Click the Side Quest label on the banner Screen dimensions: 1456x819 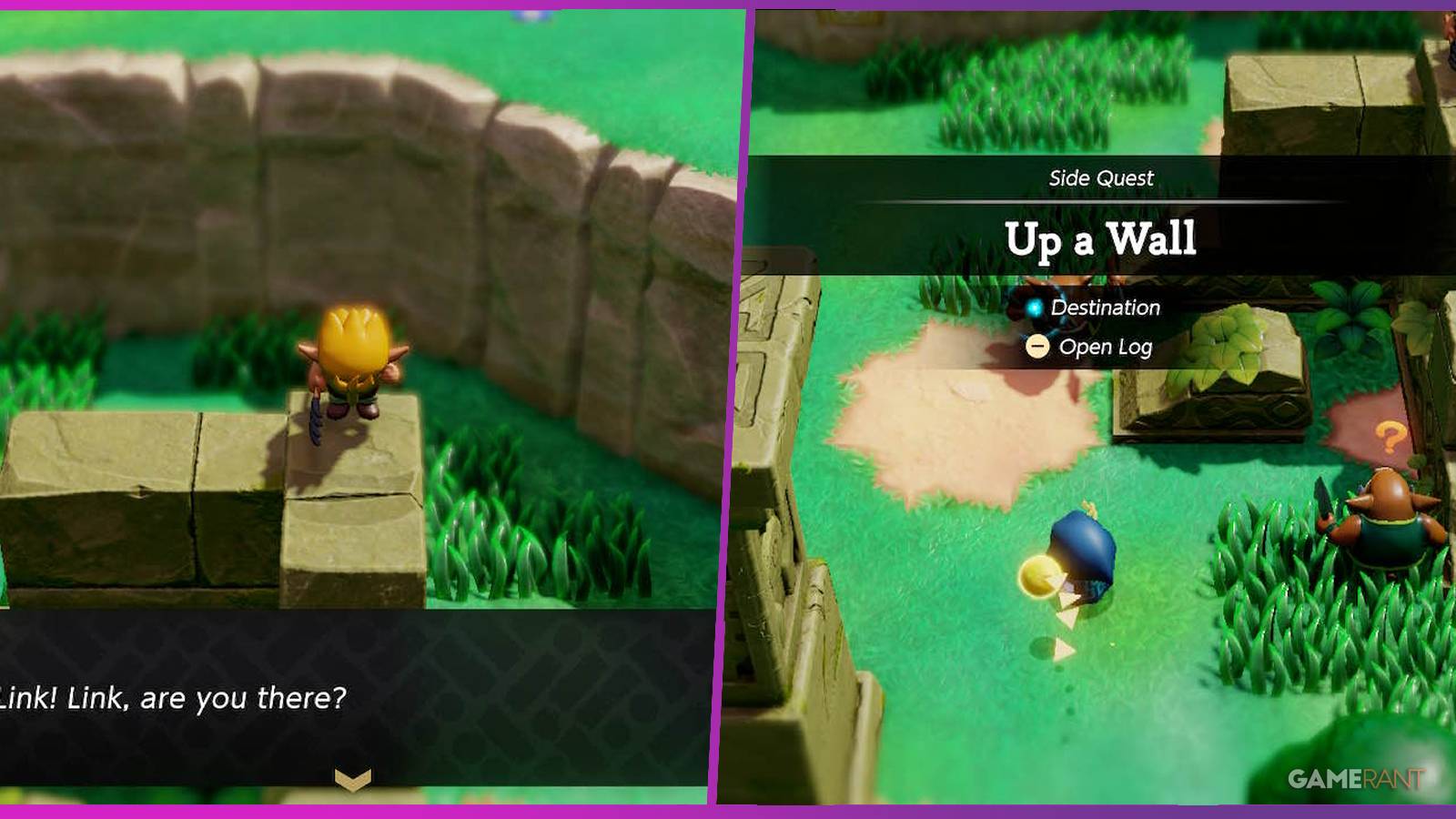pyautogui.click(x=1099, y=178)
